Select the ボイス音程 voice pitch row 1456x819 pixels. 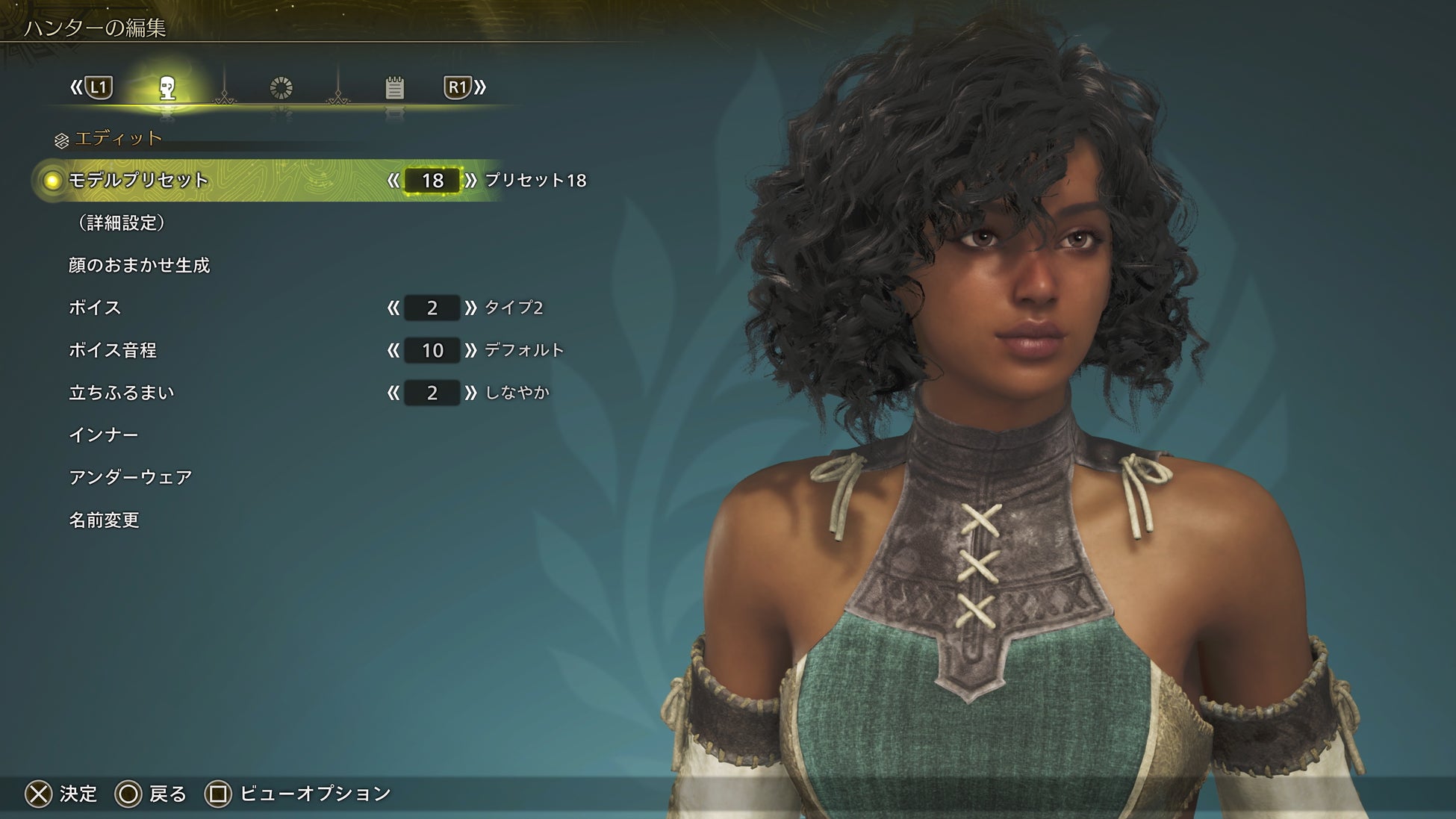(113, 350)
